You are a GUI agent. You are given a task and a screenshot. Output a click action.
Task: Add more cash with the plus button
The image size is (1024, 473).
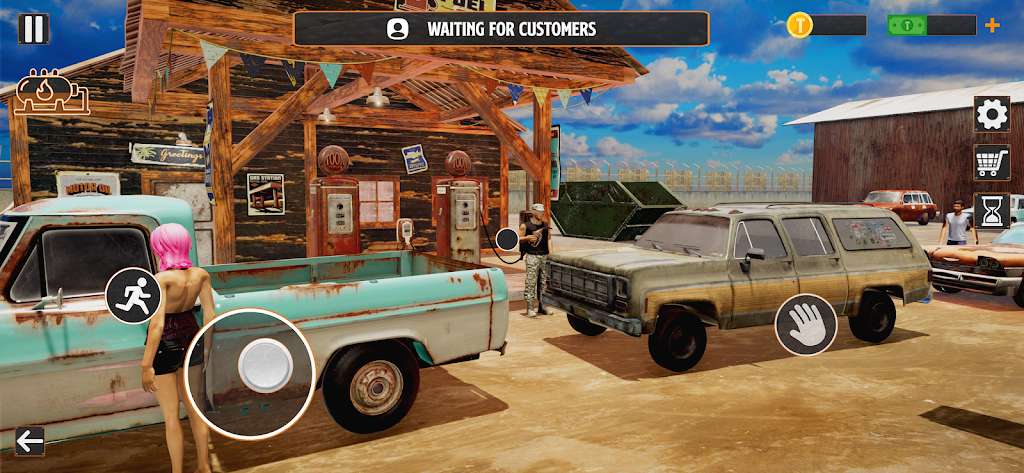pyautogui.click(x=992, y=25)
